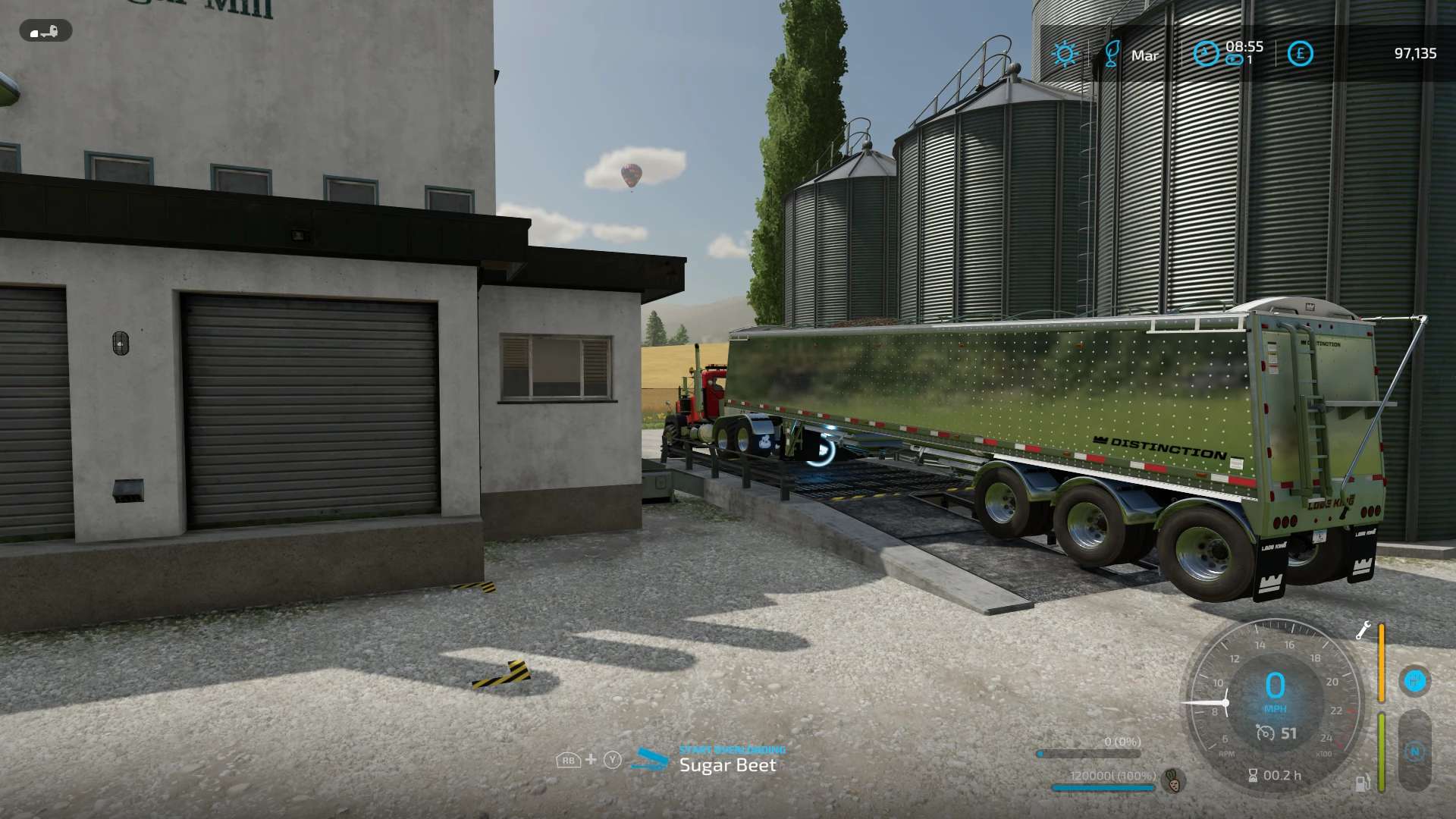Screen dimensions: 1456x819
Task: Click the neutral gear N indicator
Action: (x=1414, y=752)
